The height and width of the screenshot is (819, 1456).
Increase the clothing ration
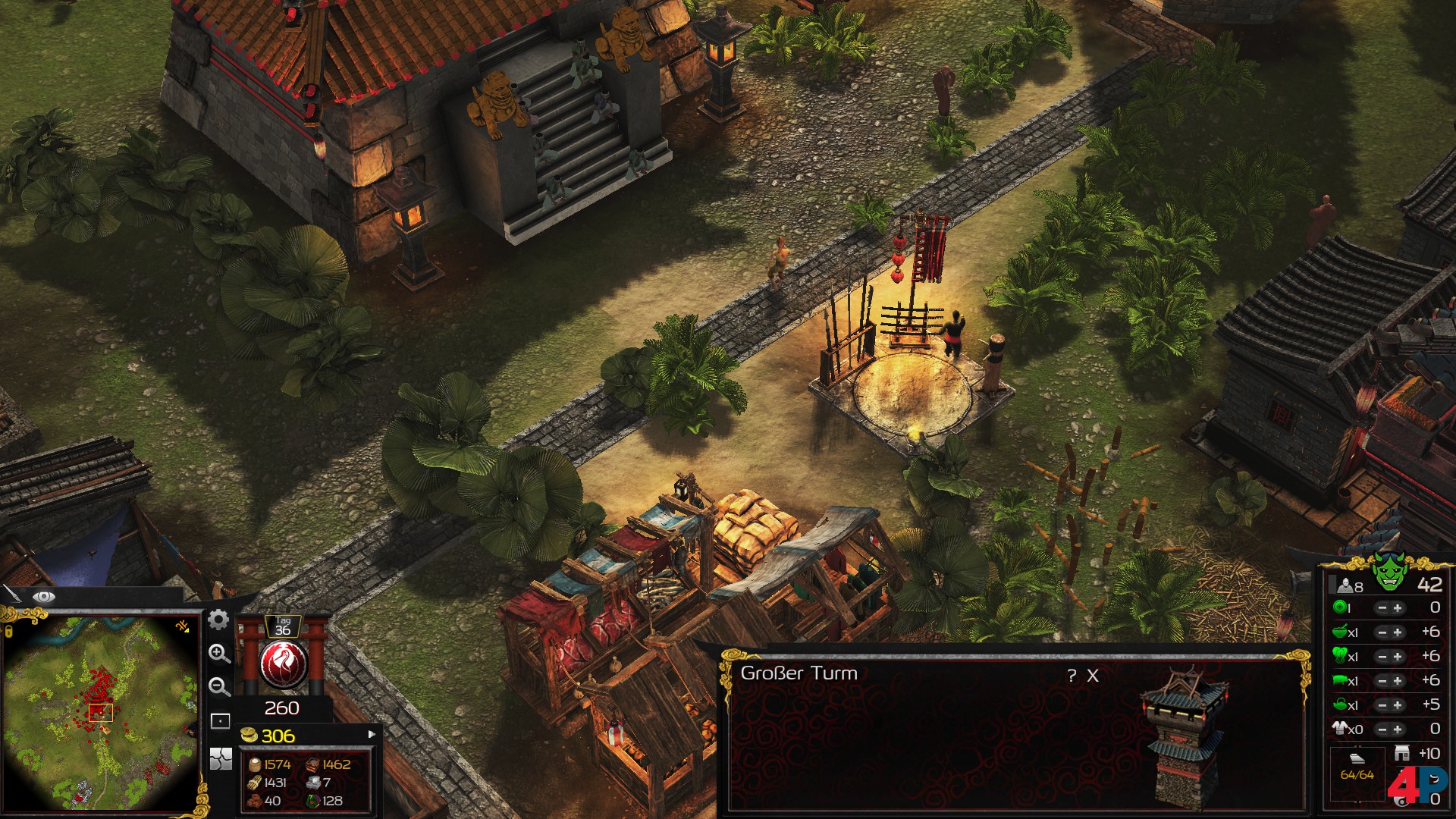click(x=1398, y=730)
